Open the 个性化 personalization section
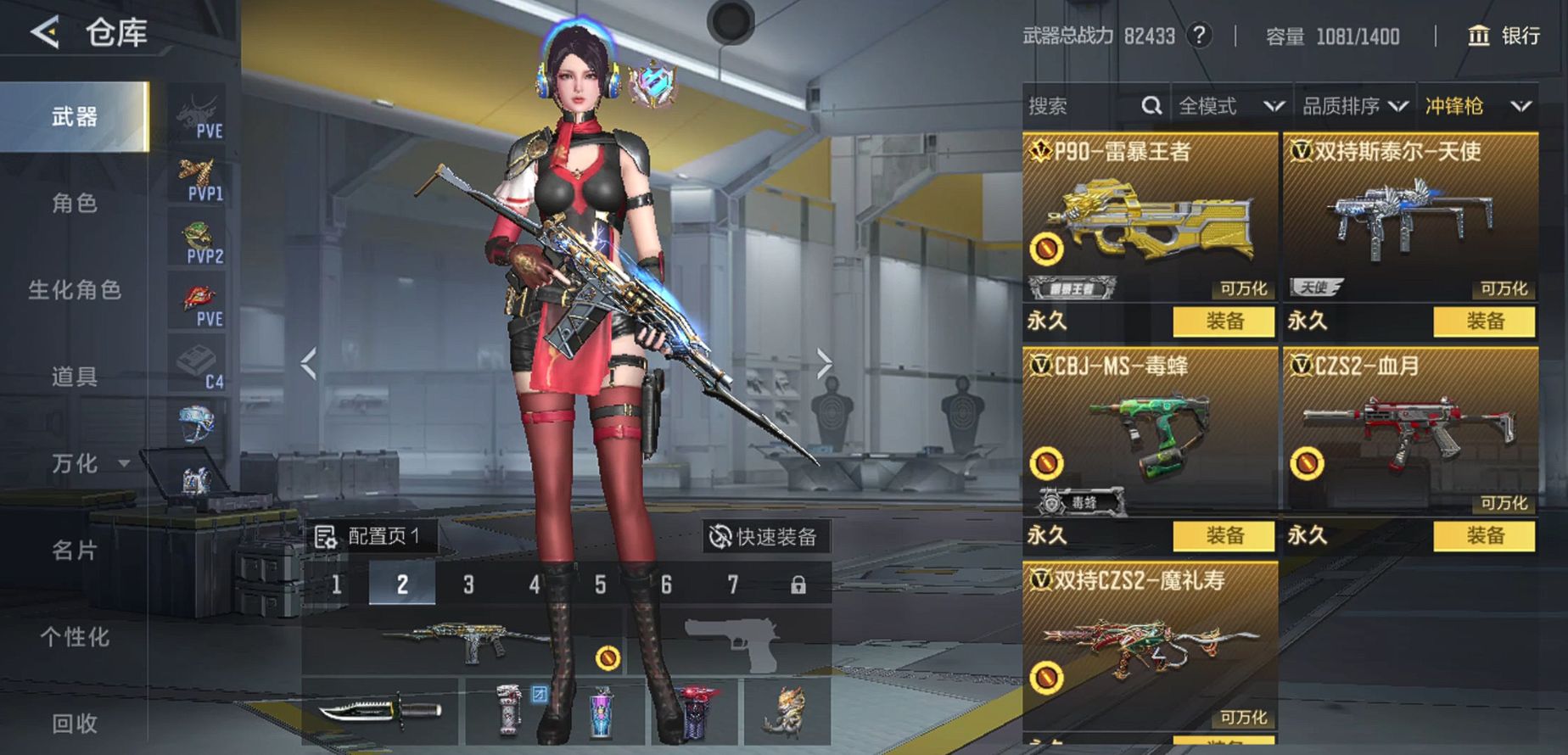The height and width of the screenshot is (755, 1568). point(75,637)
